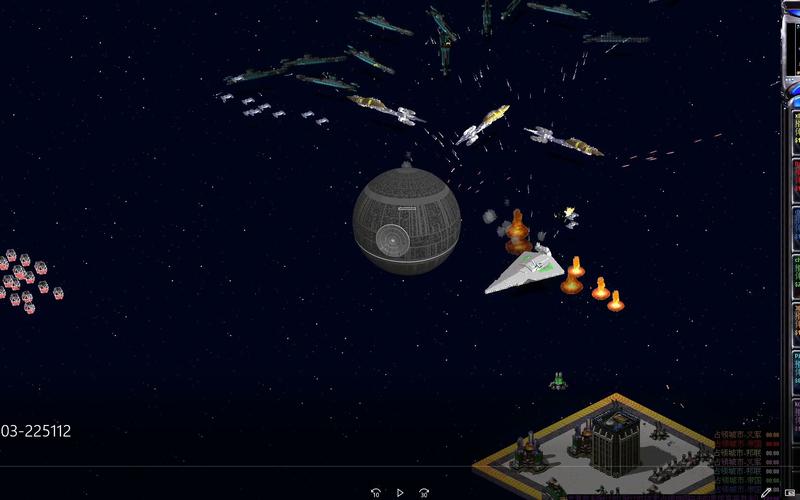This screenshot has height=500, width=800.
Task: Click the video play button
Action: tap(400, 492)
